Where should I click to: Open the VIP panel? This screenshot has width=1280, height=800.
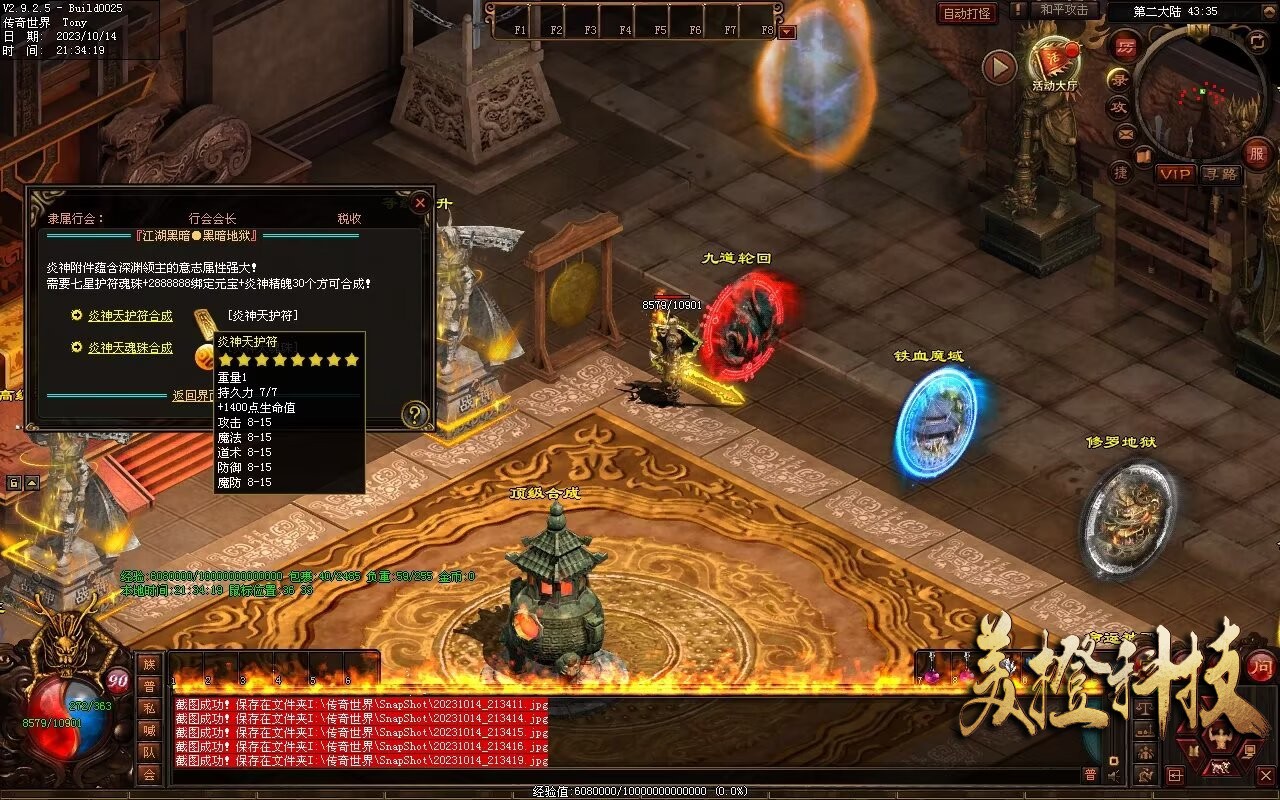tap(1176, 174)
